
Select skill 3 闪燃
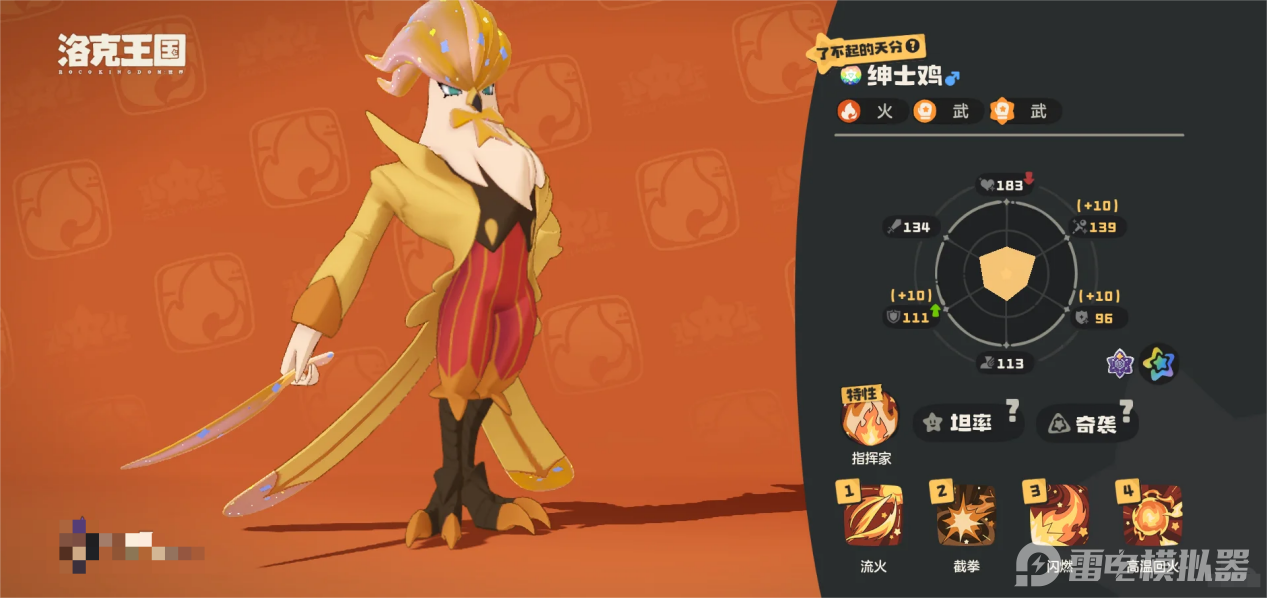pyautogui.click(x=1059, y=517)
